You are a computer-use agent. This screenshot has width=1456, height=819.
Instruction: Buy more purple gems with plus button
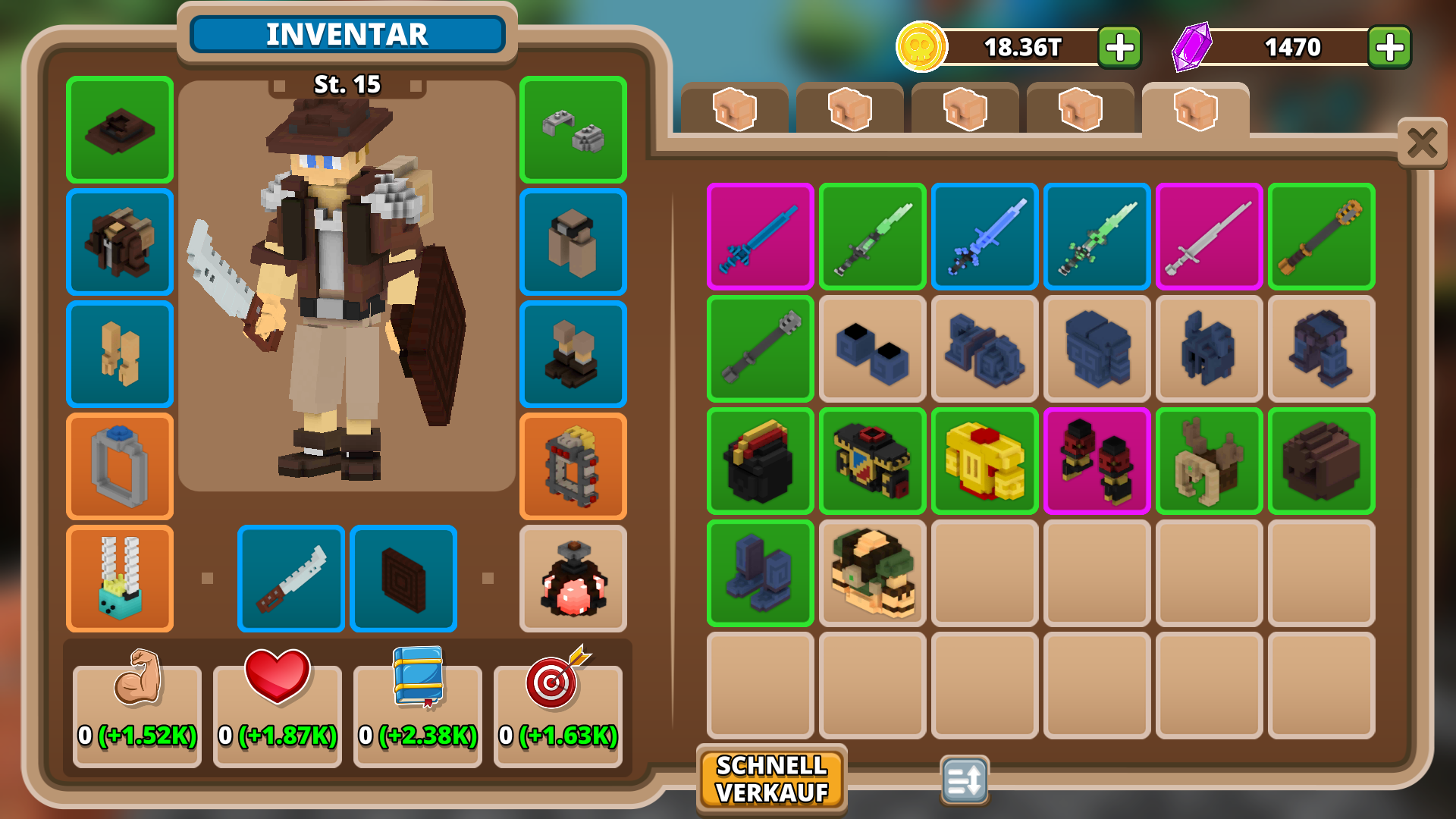[1389, 48]
